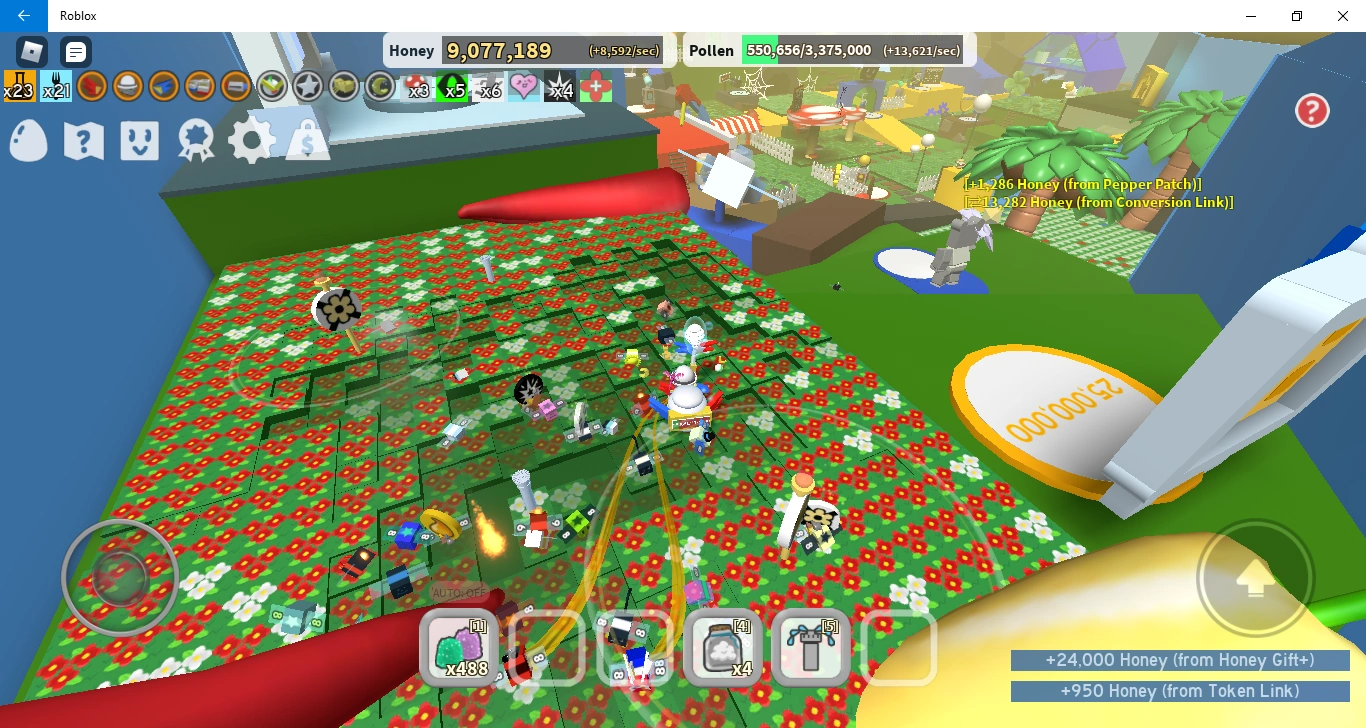Click the red question mark help button
This screenshot has height=728, width=1366.
click(x=1312, y=111)
